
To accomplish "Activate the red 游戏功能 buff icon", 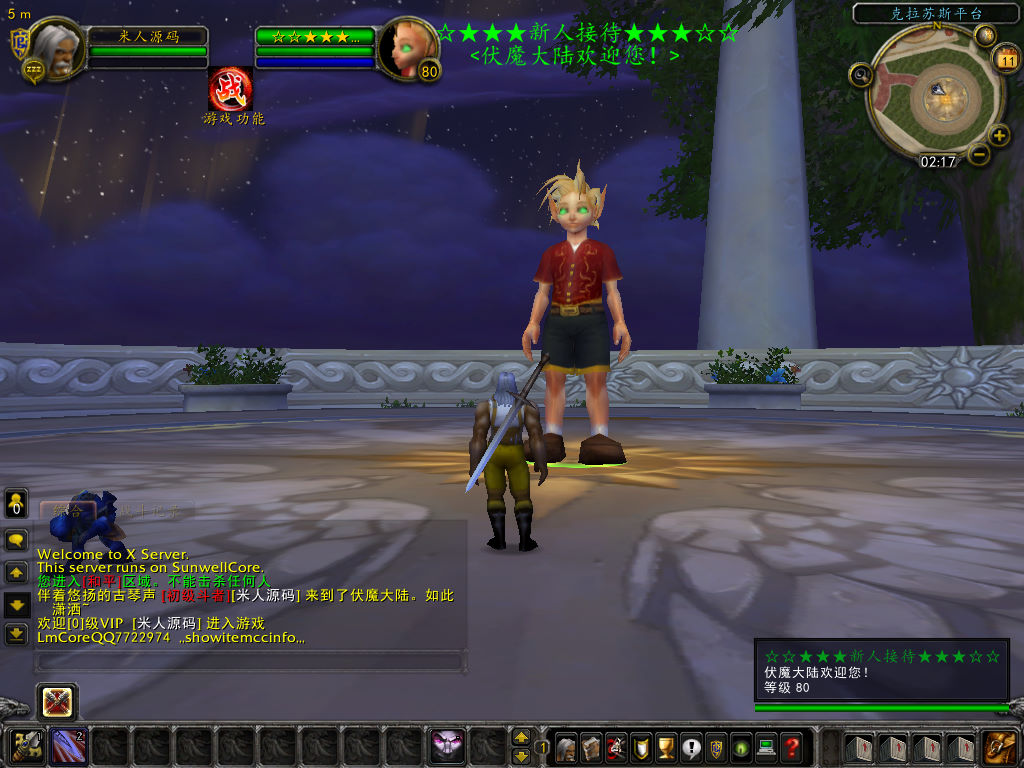I will [x=230, y=89].
